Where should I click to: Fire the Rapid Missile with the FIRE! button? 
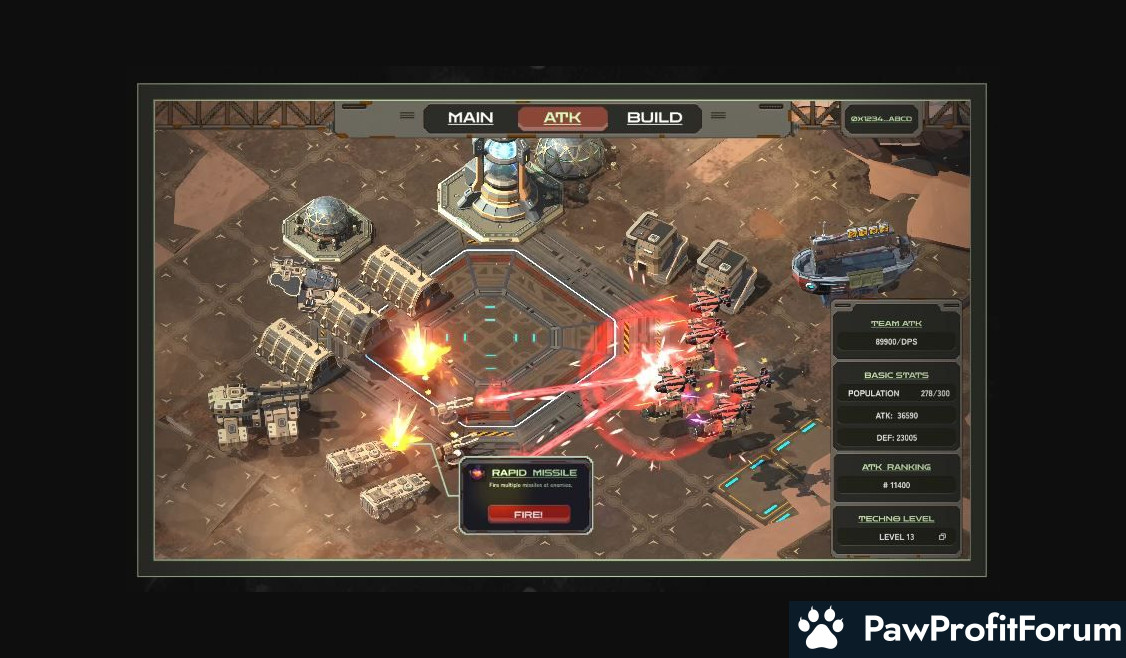(x=529, y=514)
